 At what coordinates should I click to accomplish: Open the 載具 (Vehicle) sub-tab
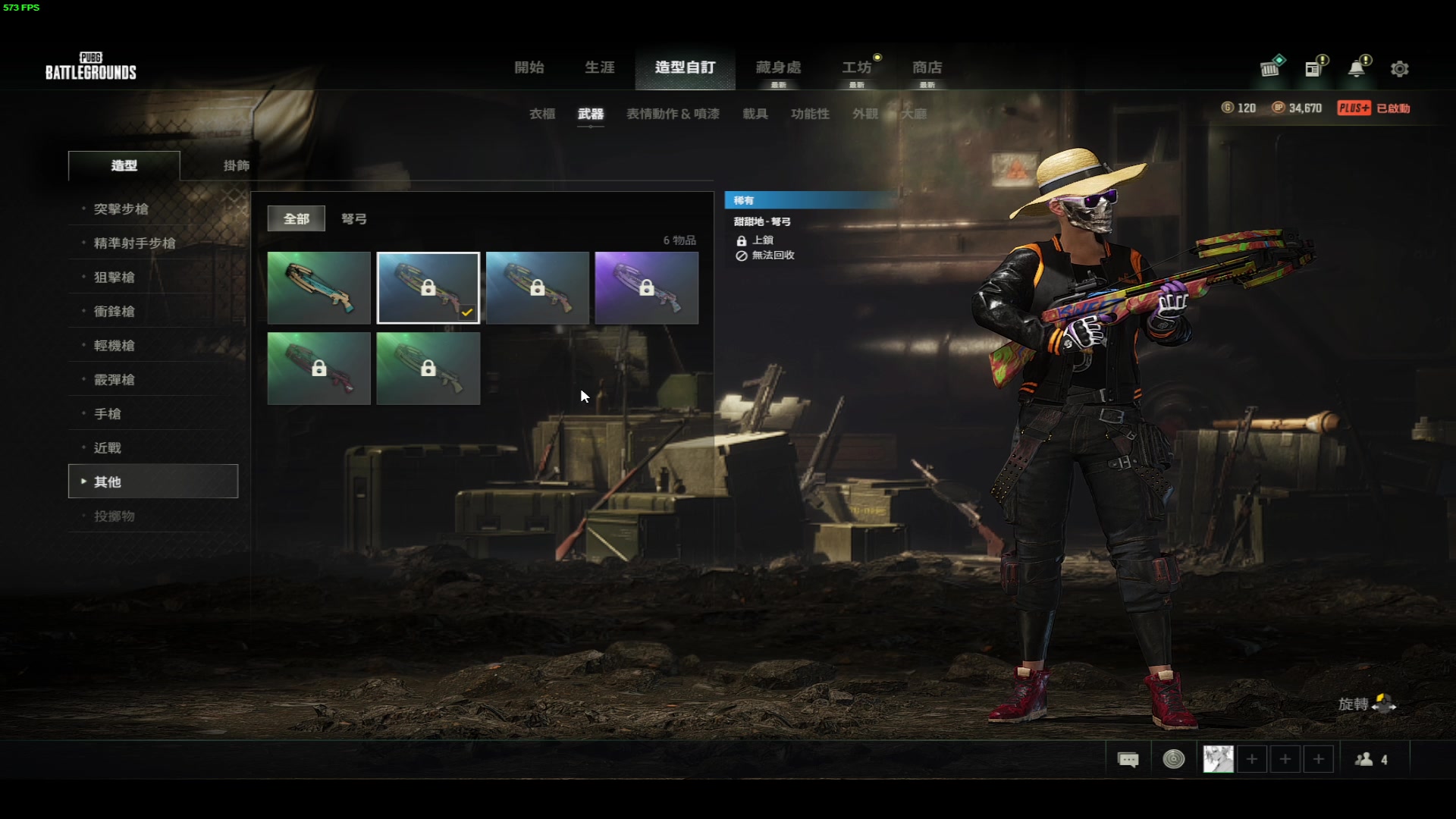coord(755,114)
